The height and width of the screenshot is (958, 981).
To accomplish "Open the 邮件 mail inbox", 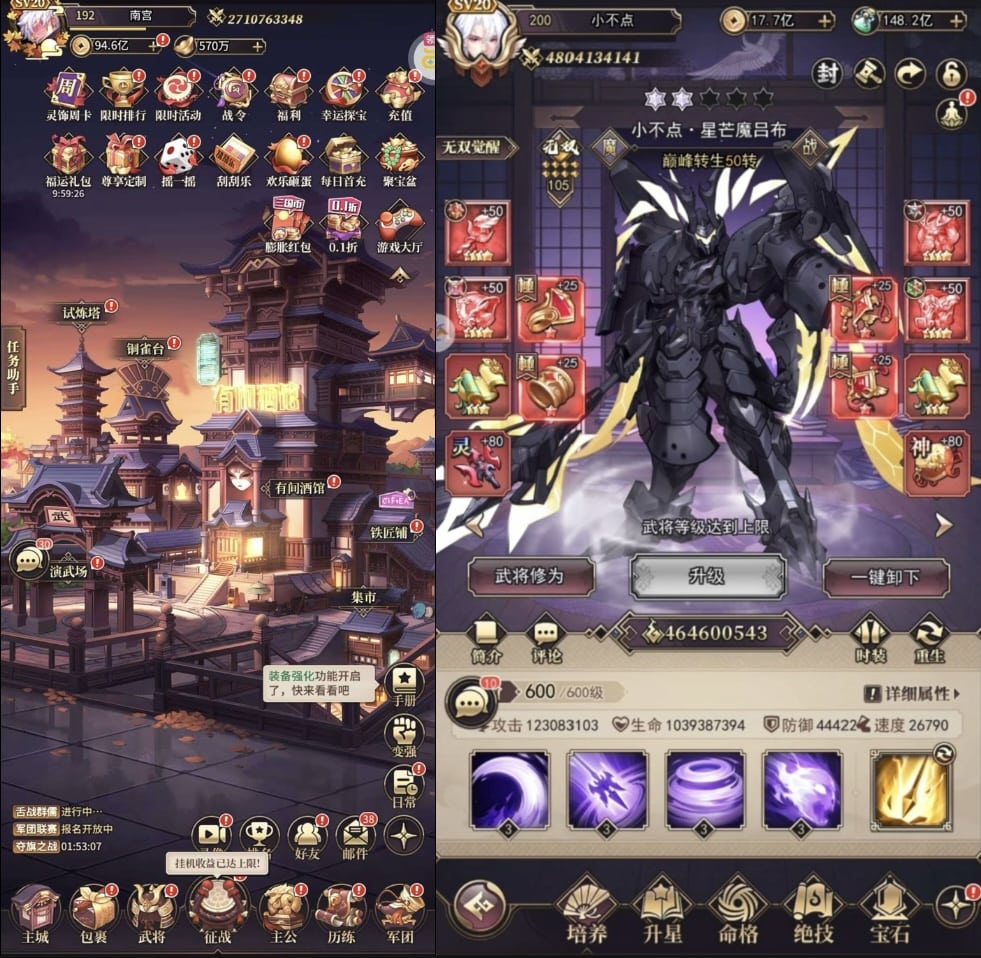I will (x=353, y=836).
